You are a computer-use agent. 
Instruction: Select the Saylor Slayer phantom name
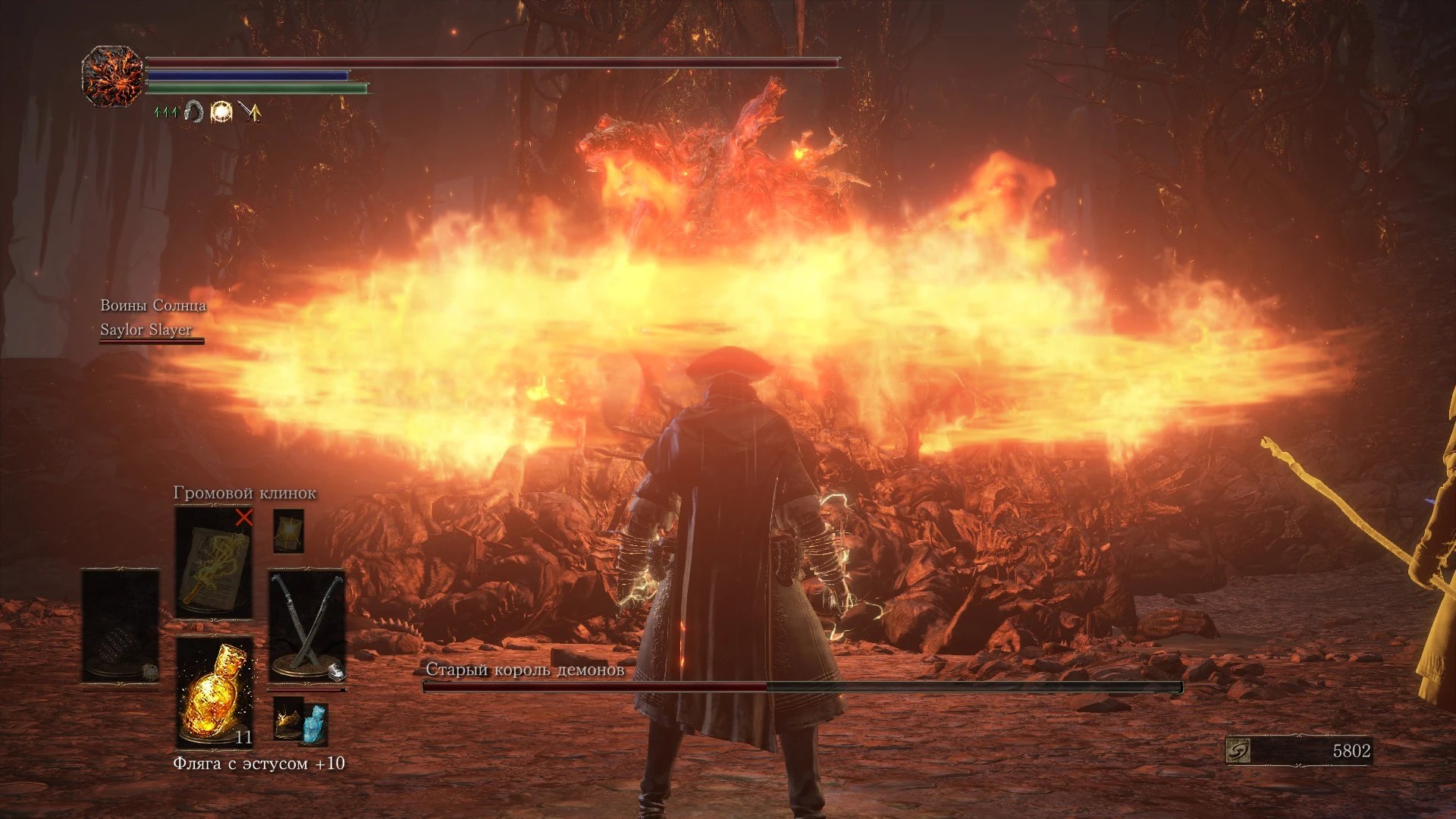point(146,329)
